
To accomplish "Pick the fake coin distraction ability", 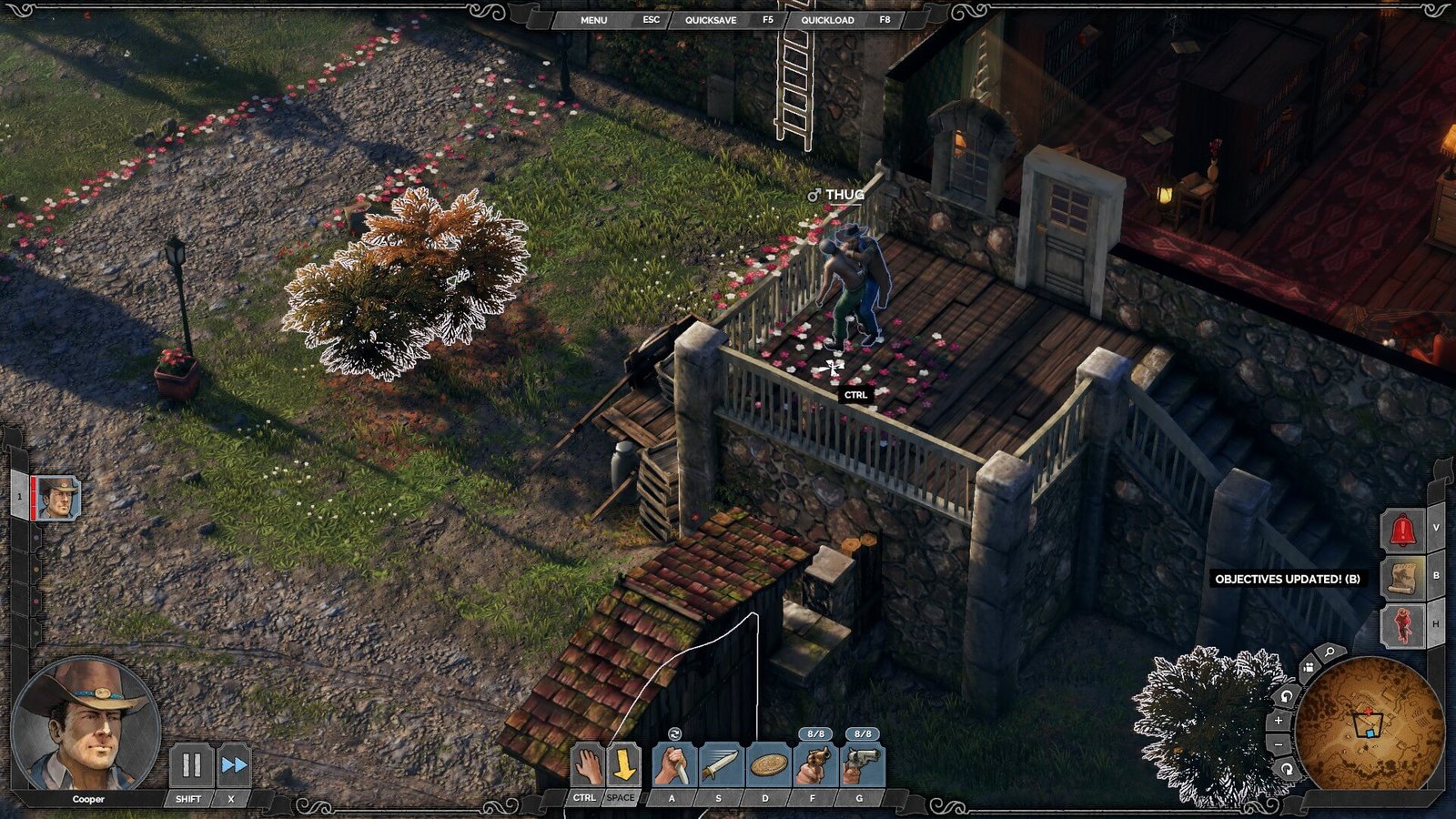I will click(x=767, y=765).
